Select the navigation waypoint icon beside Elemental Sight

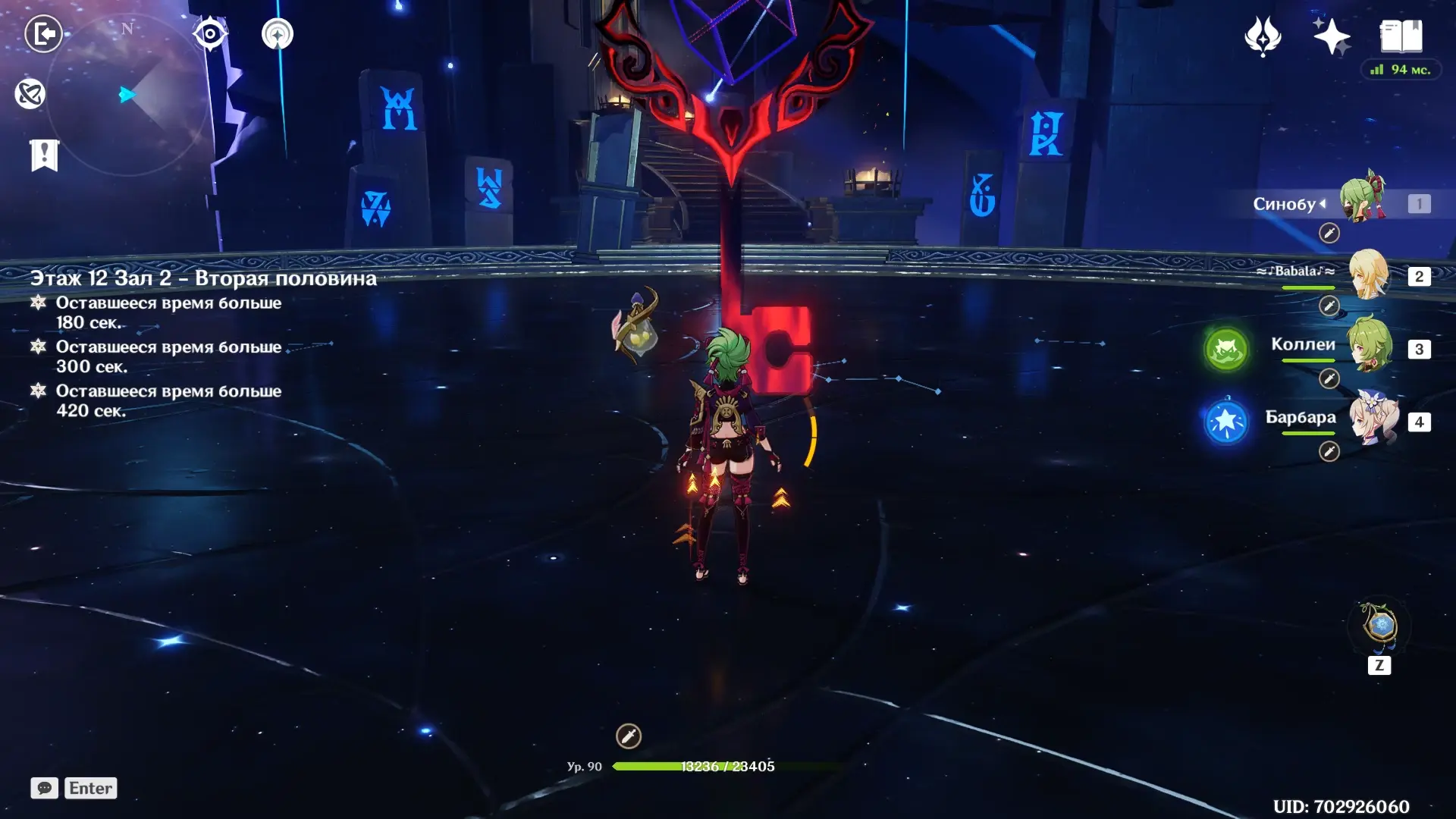click(277, 33)
